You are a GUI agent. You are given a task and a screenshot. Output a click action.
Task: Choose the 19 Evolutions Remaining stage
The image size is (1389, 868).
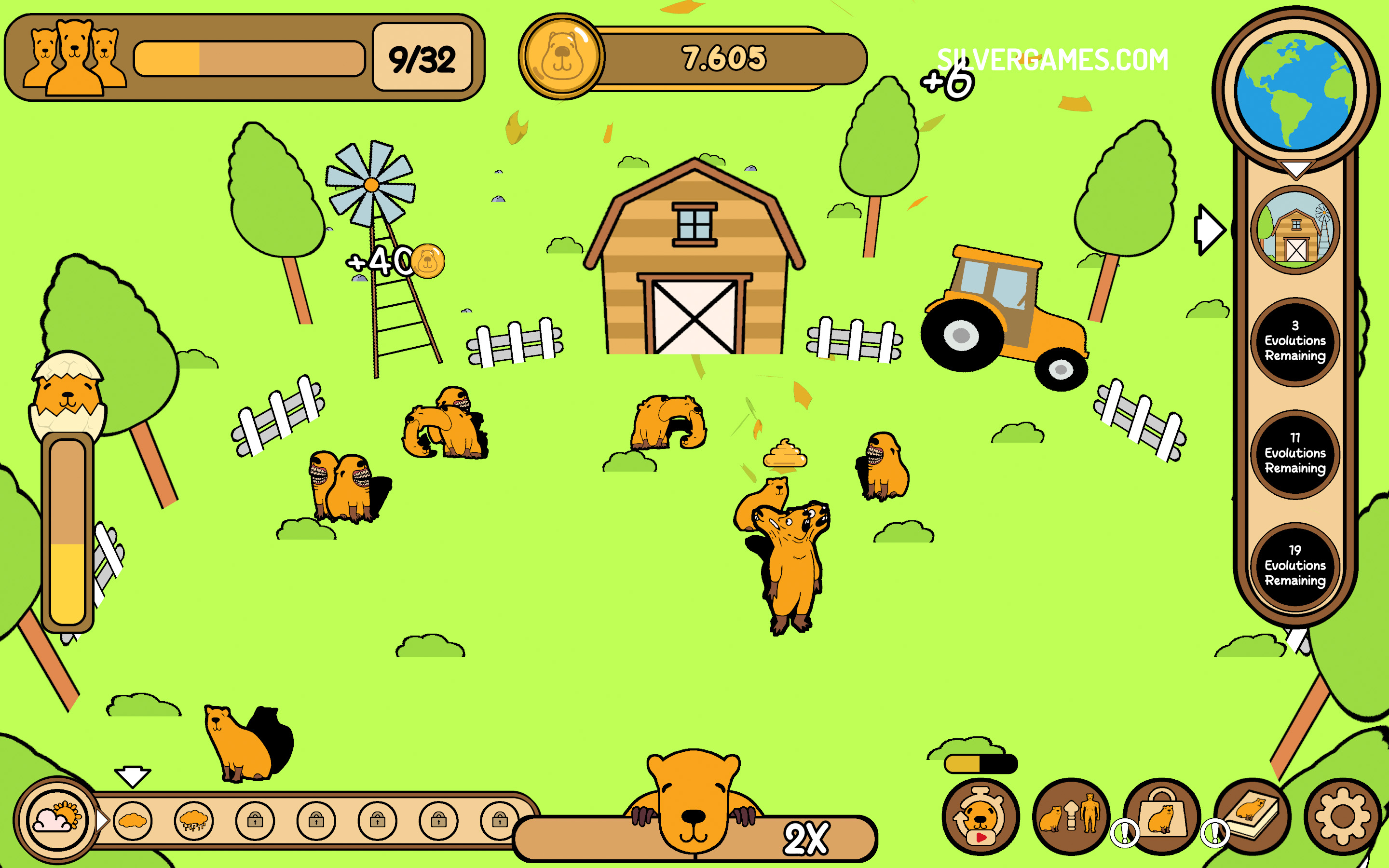[1295, 566]
